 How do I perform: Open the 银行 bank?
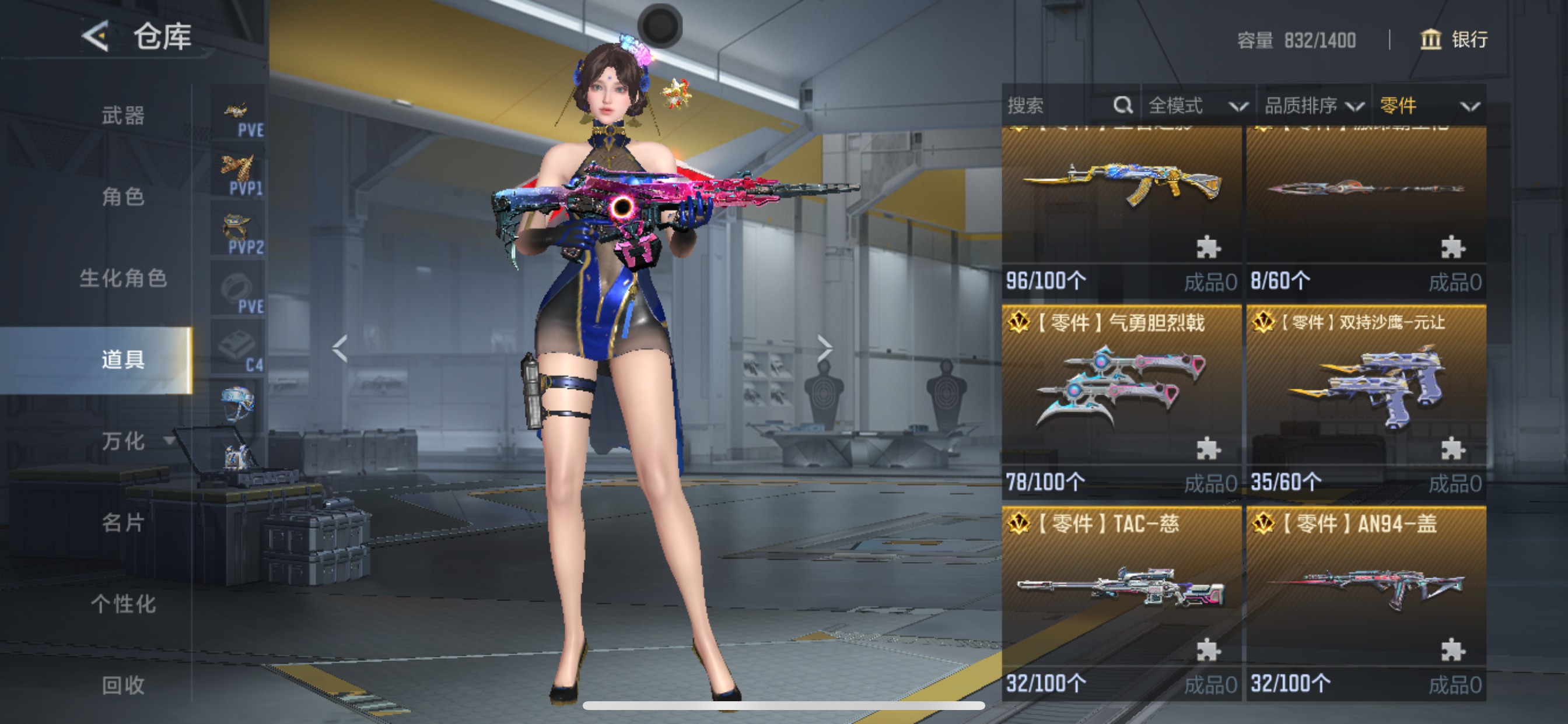point(1454,40)
